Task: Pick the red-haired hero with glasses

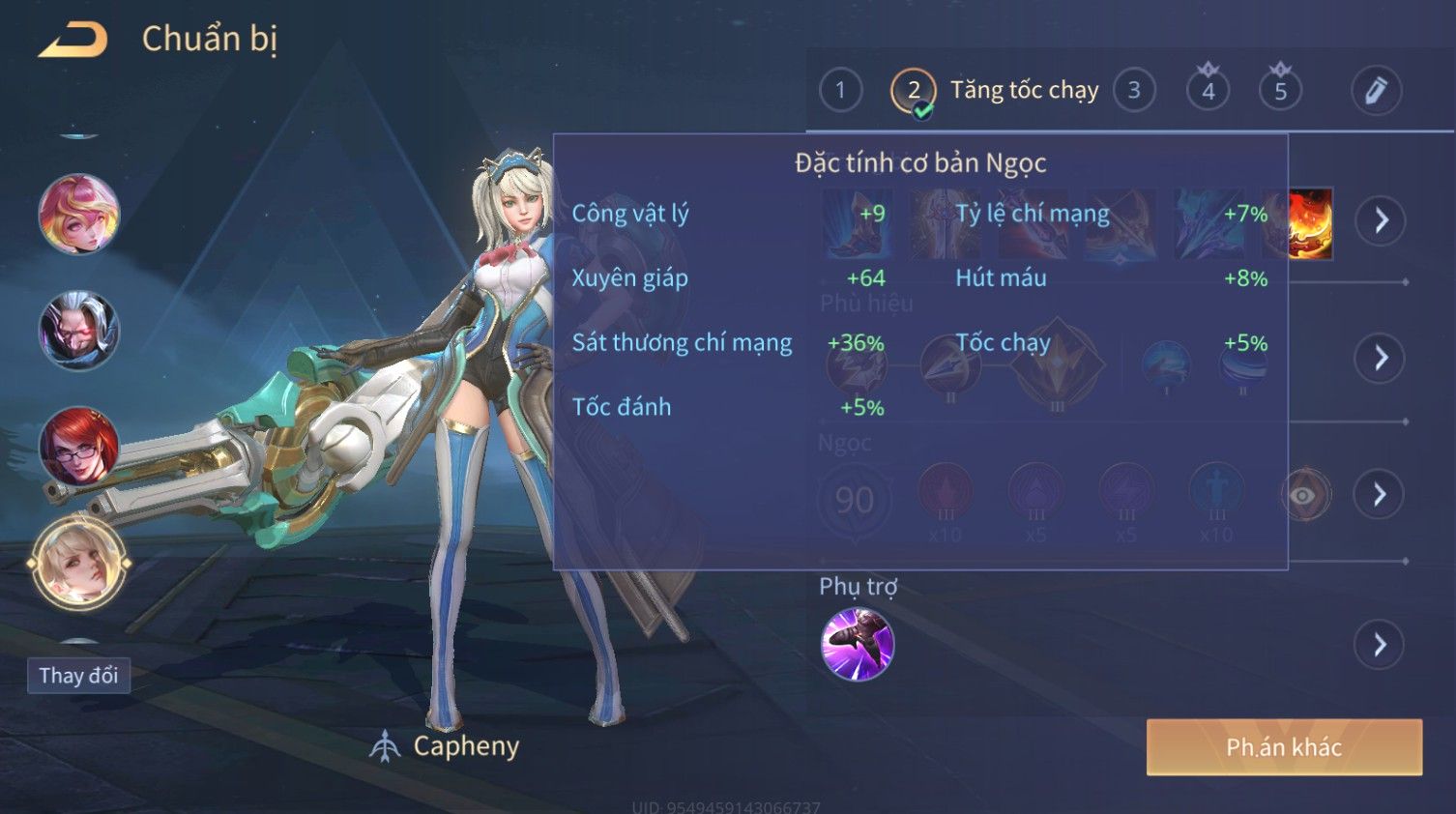Action: [78, 447]
